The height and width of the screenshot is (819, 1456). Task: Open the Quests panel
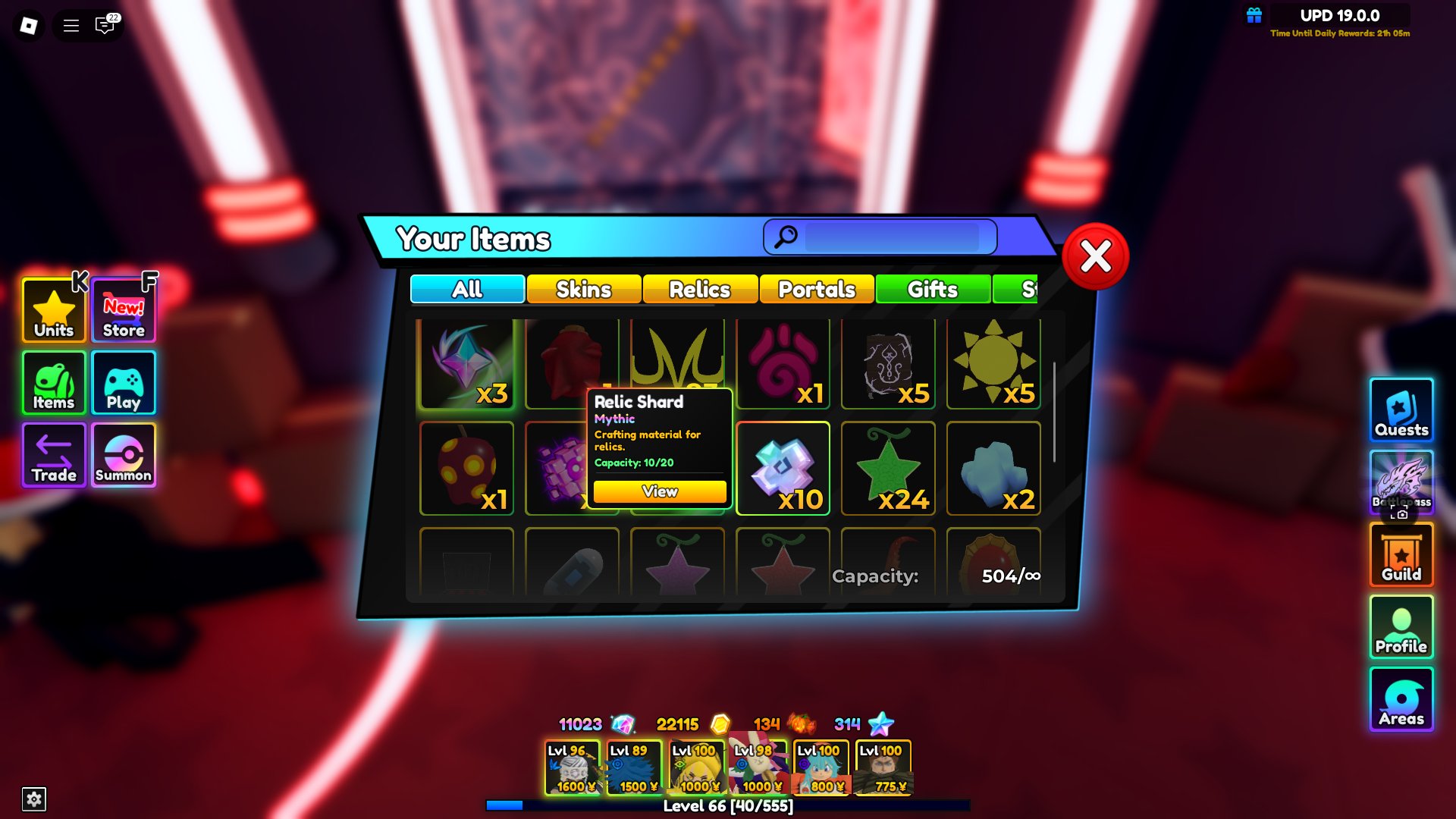tap(1401, 410)
